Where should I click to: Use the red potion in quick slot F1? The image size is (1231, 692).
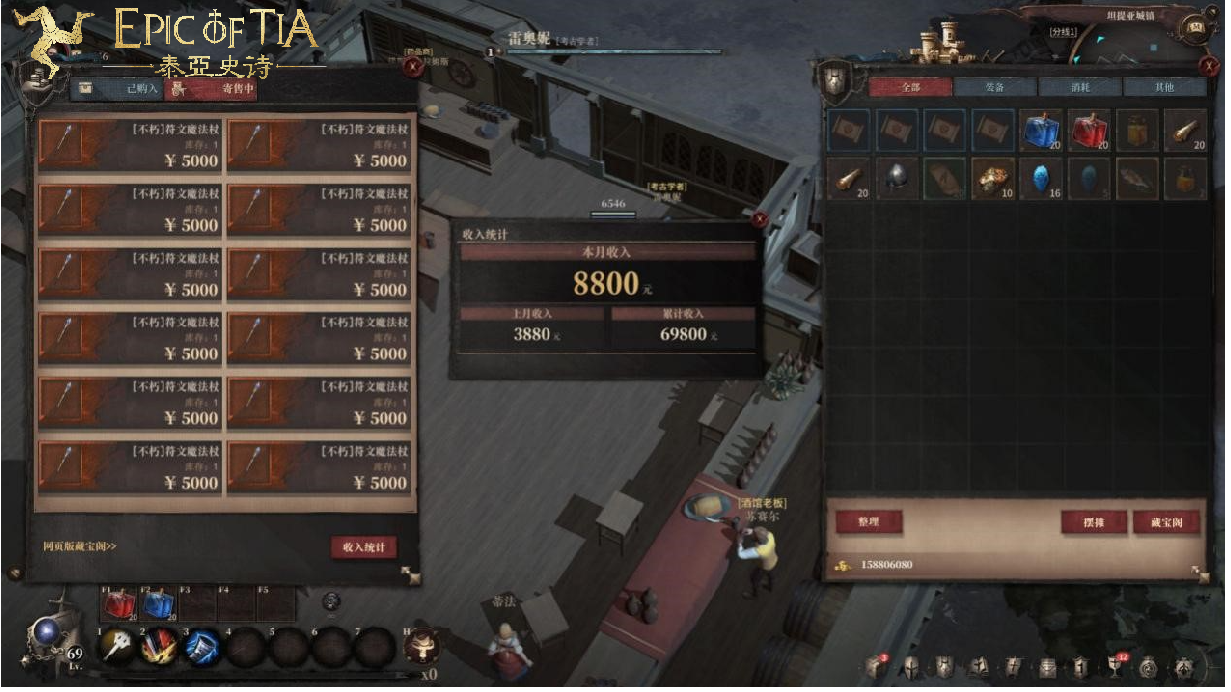point(119,605)
